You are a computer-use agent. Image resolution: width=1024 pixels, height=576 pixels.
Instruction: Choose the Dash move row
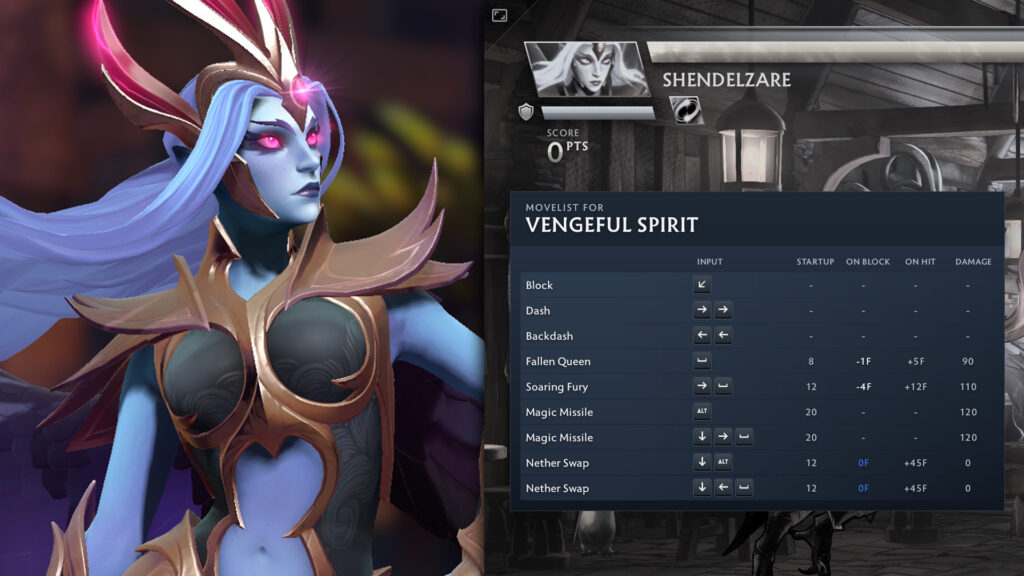click(x=760, y=310)
